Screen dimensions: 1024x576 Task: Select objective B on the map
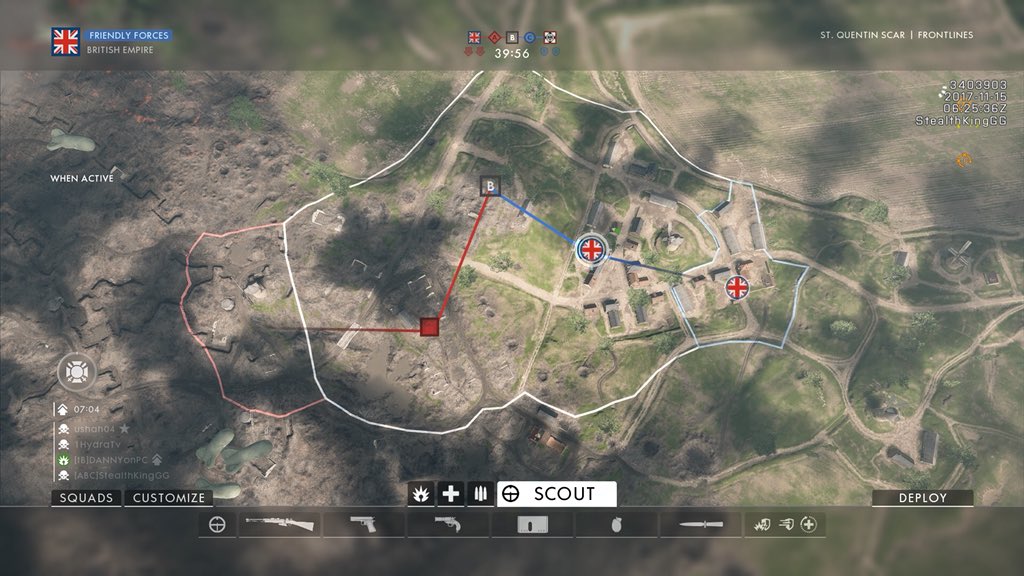(x=490, y=185)
